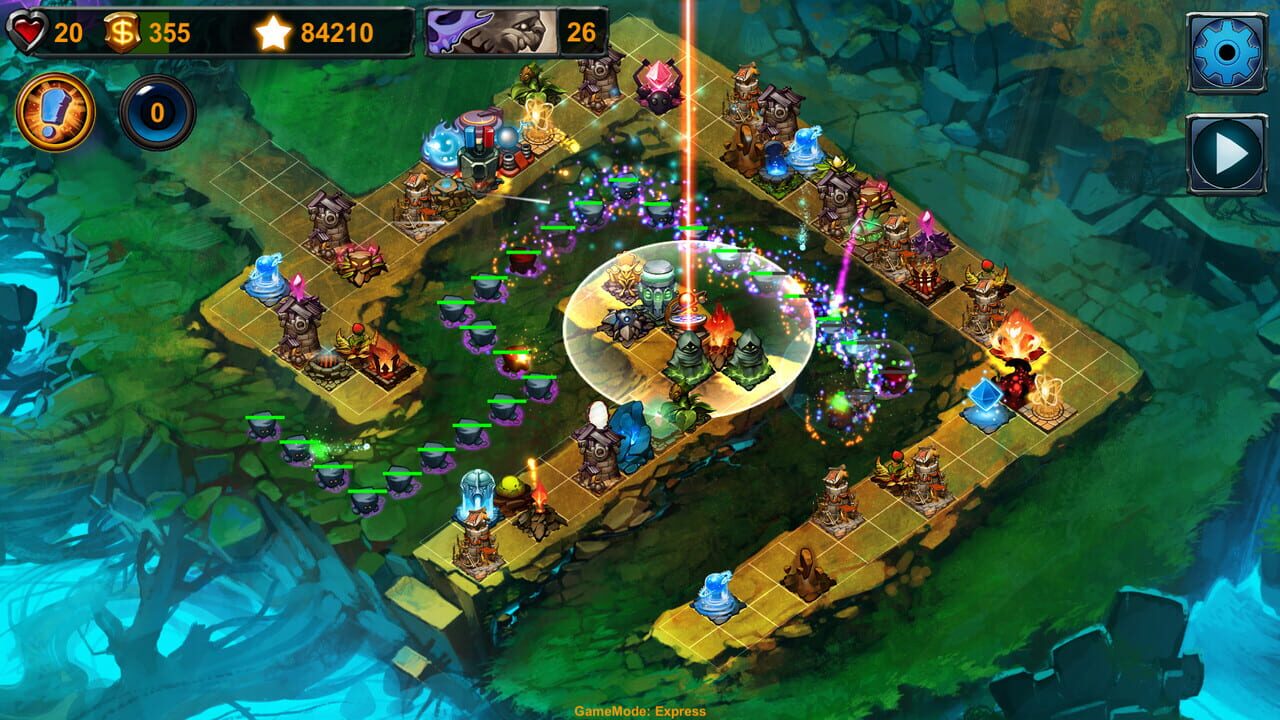Viewport: 1280px width, 720px height.
Task: Select the blue spirit tower at the bottom path
Action: [x=716, y=592]
